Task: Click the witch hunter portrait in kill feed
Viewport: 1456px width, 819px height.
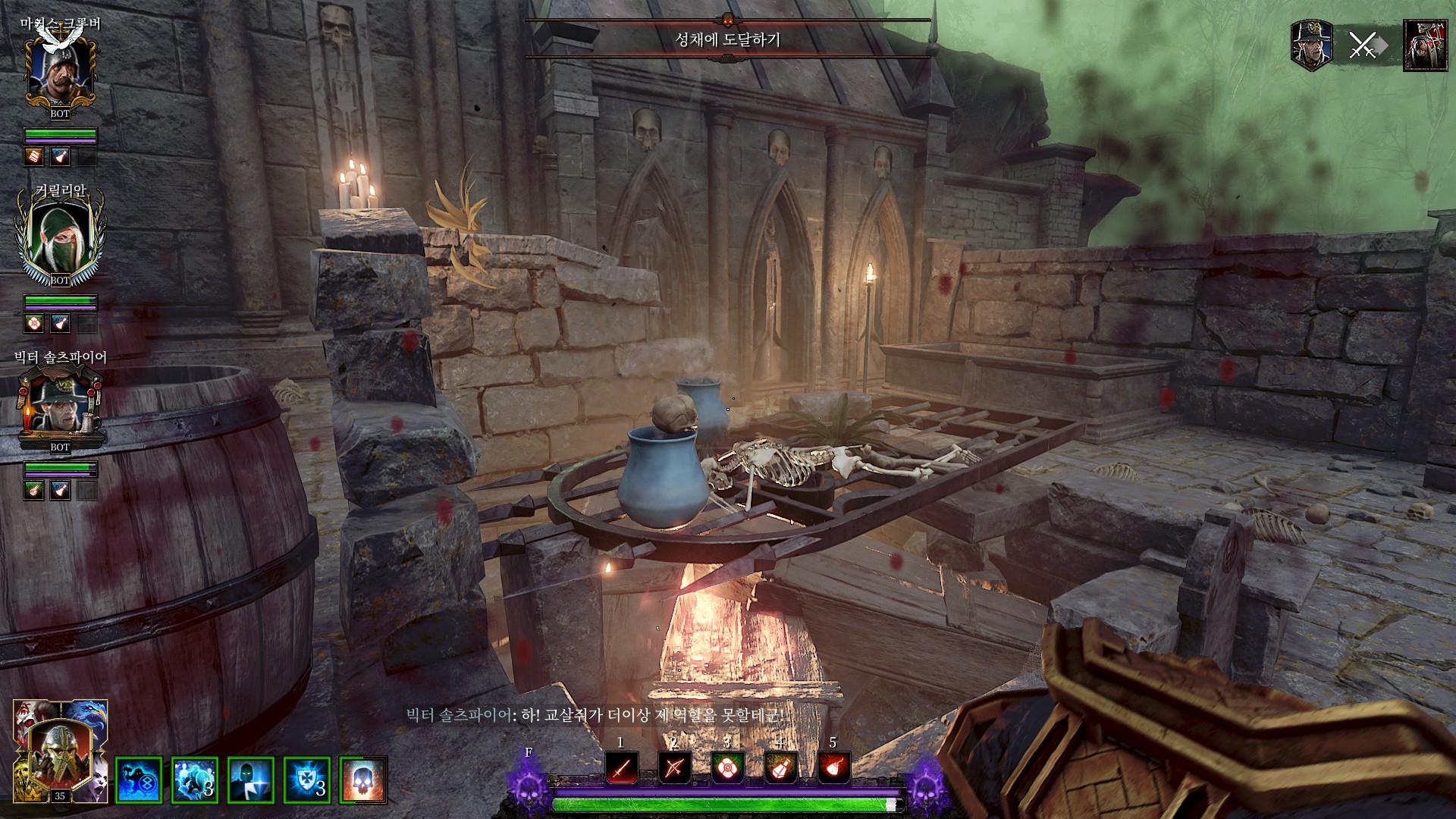Action: click(1311, 45)
